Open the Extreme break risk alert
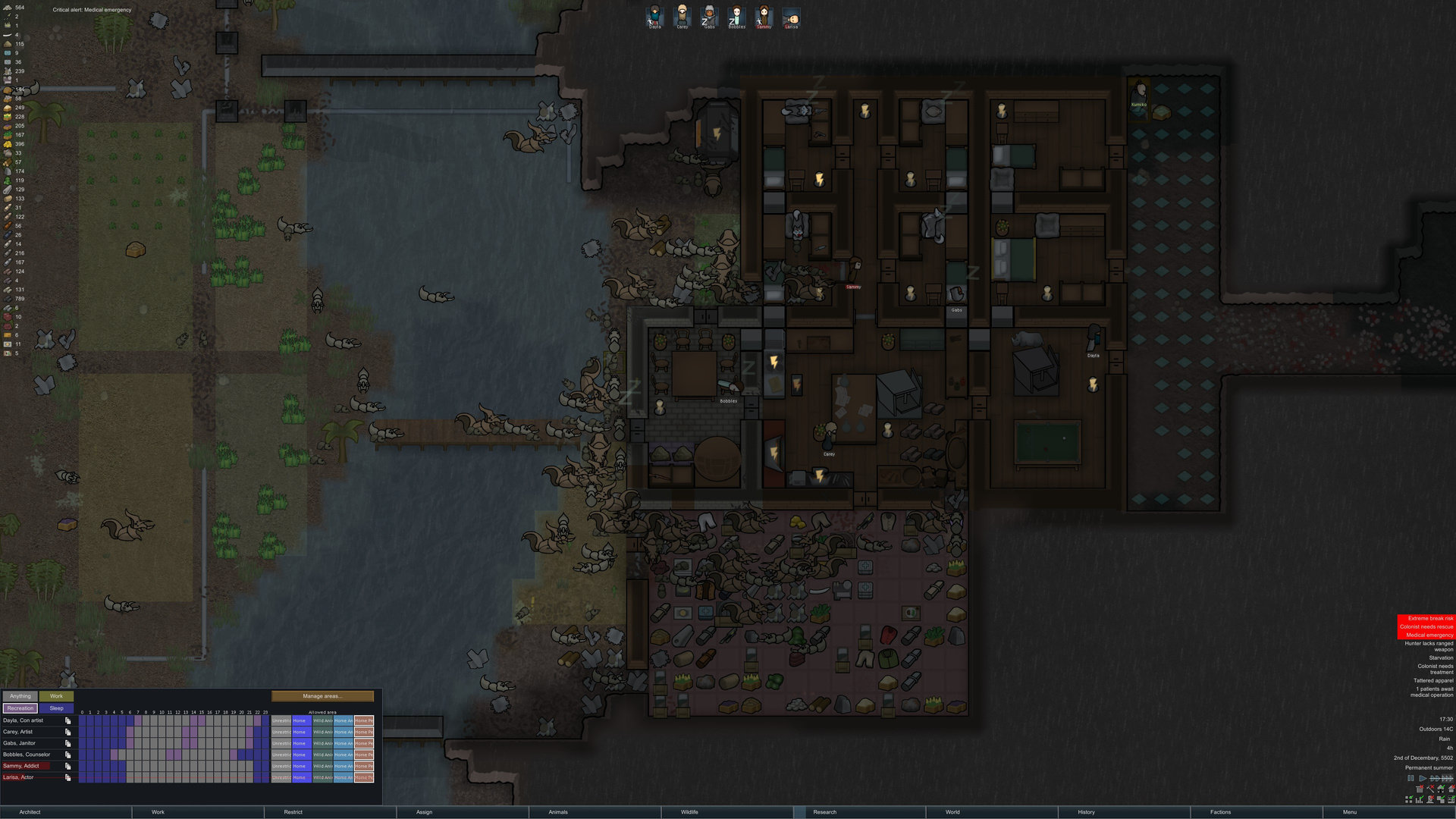The image size is (1456, 819). coord(1426,619)
